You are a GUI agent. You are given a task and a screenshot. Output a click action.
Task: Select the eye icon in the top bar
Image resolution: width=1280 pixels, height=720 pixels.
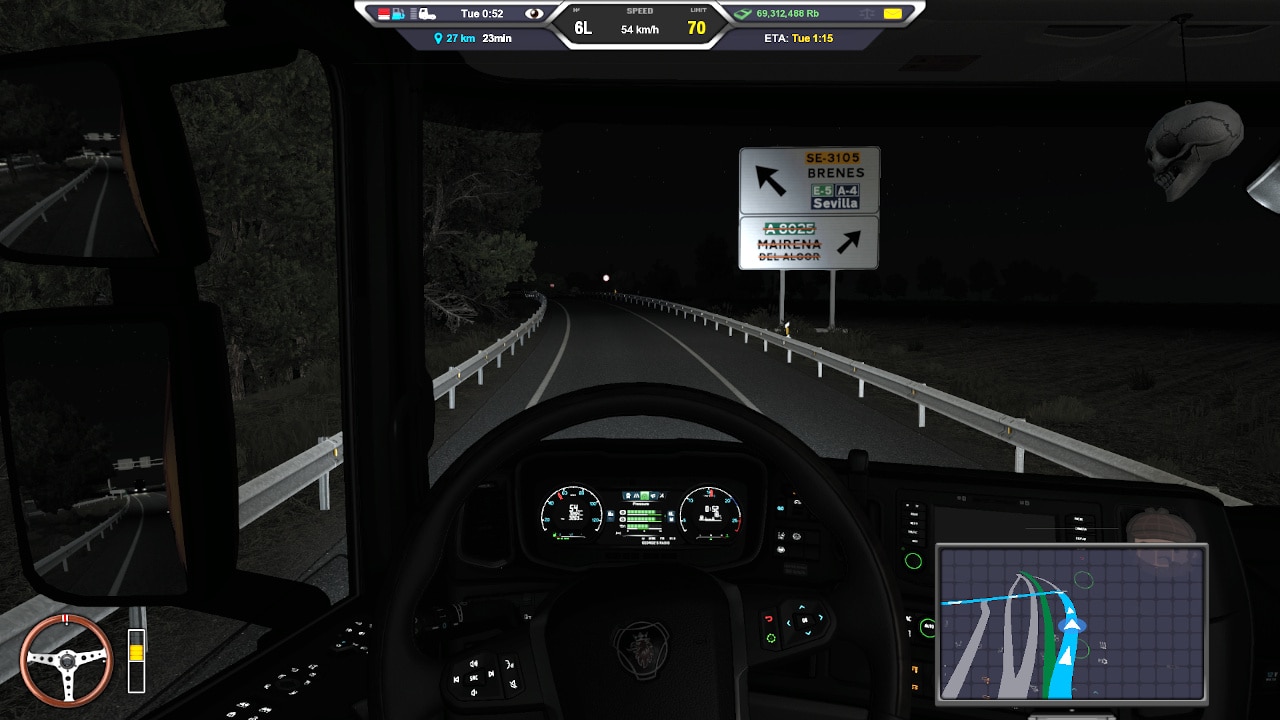535,14
